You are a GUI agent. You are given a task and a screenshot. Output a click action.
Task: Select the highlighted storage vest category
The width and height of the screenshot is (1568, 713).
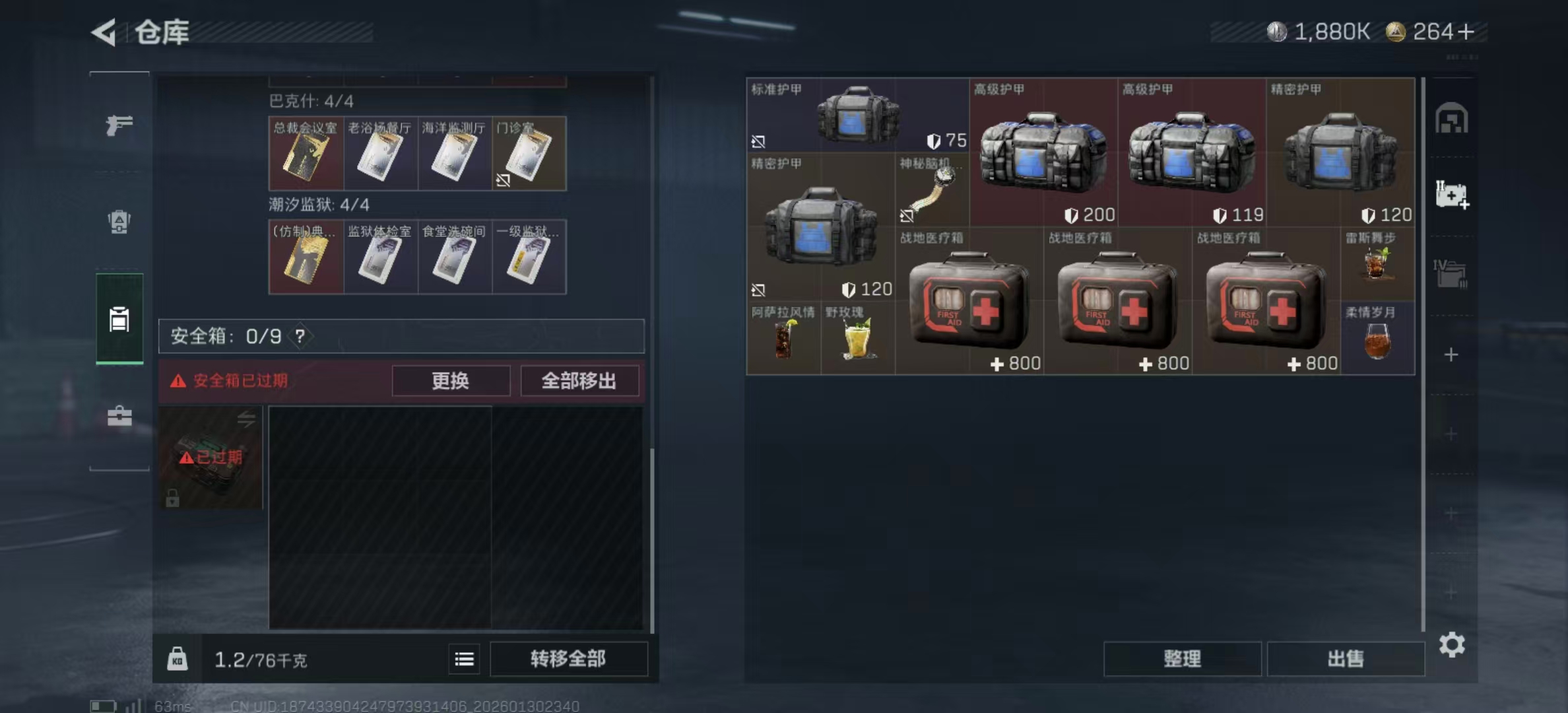(119, 319)
